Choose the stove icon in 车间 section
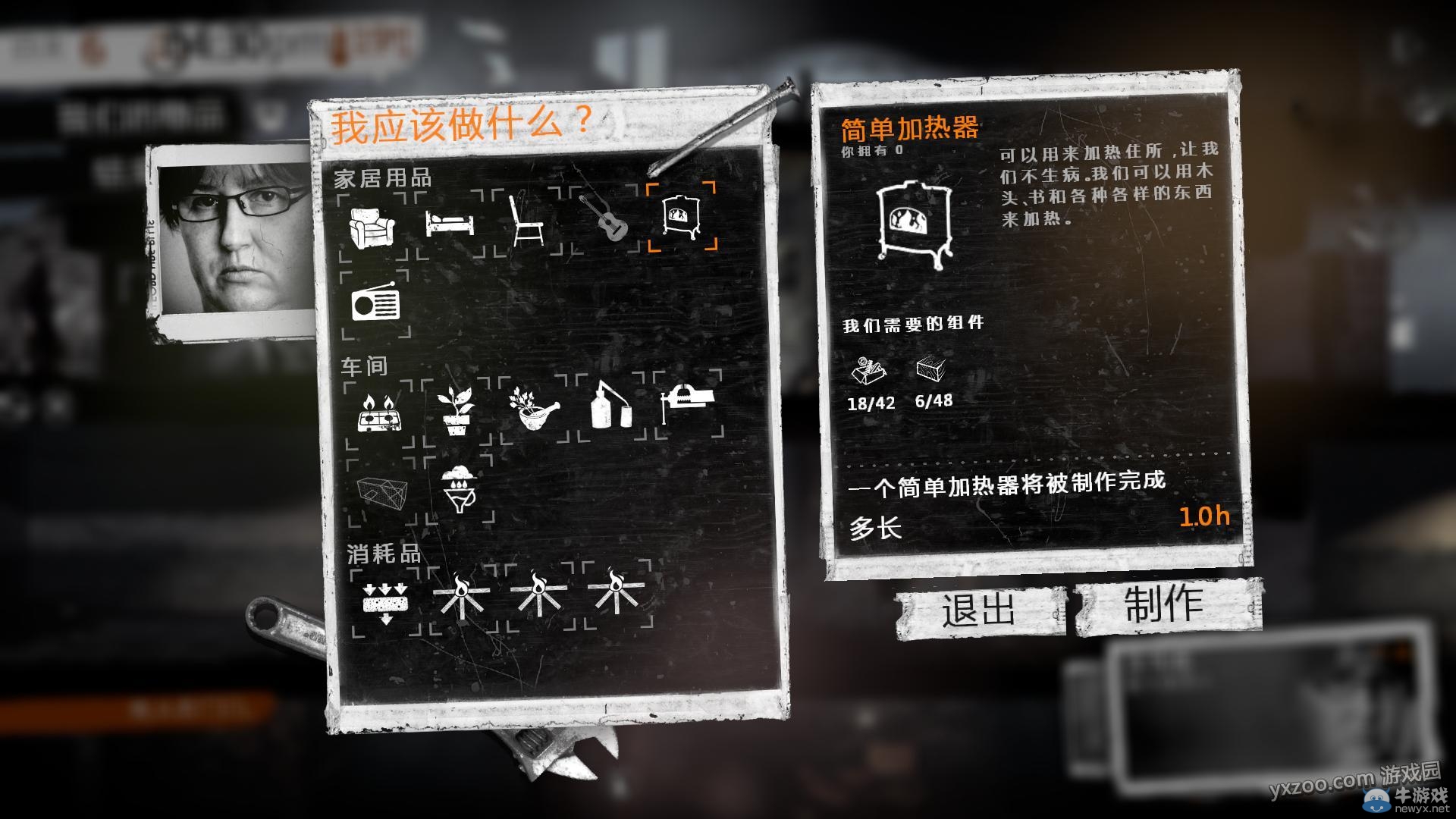This screenshot has width=1456, height=819. click(x=379, y=413)
